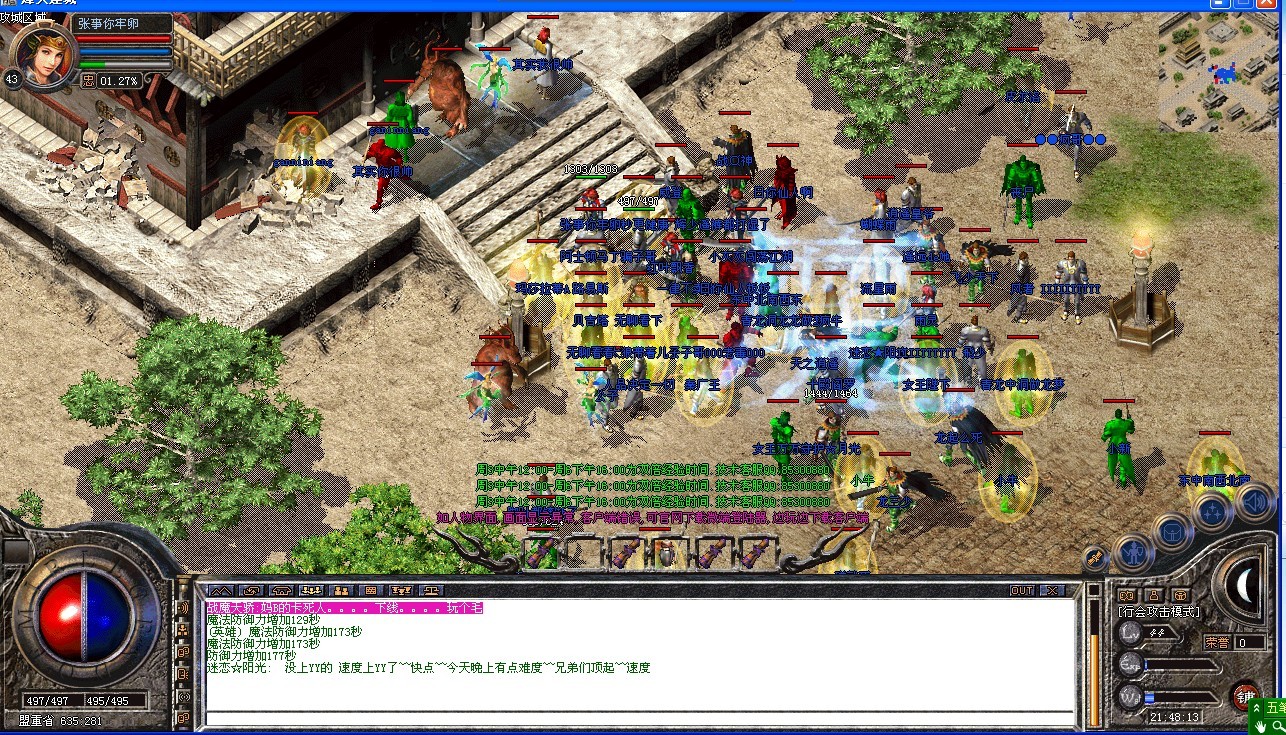Toggle the shout channel icon beside chat box
This screenshot has width=1286, height=735.
(x=183, y=608)
